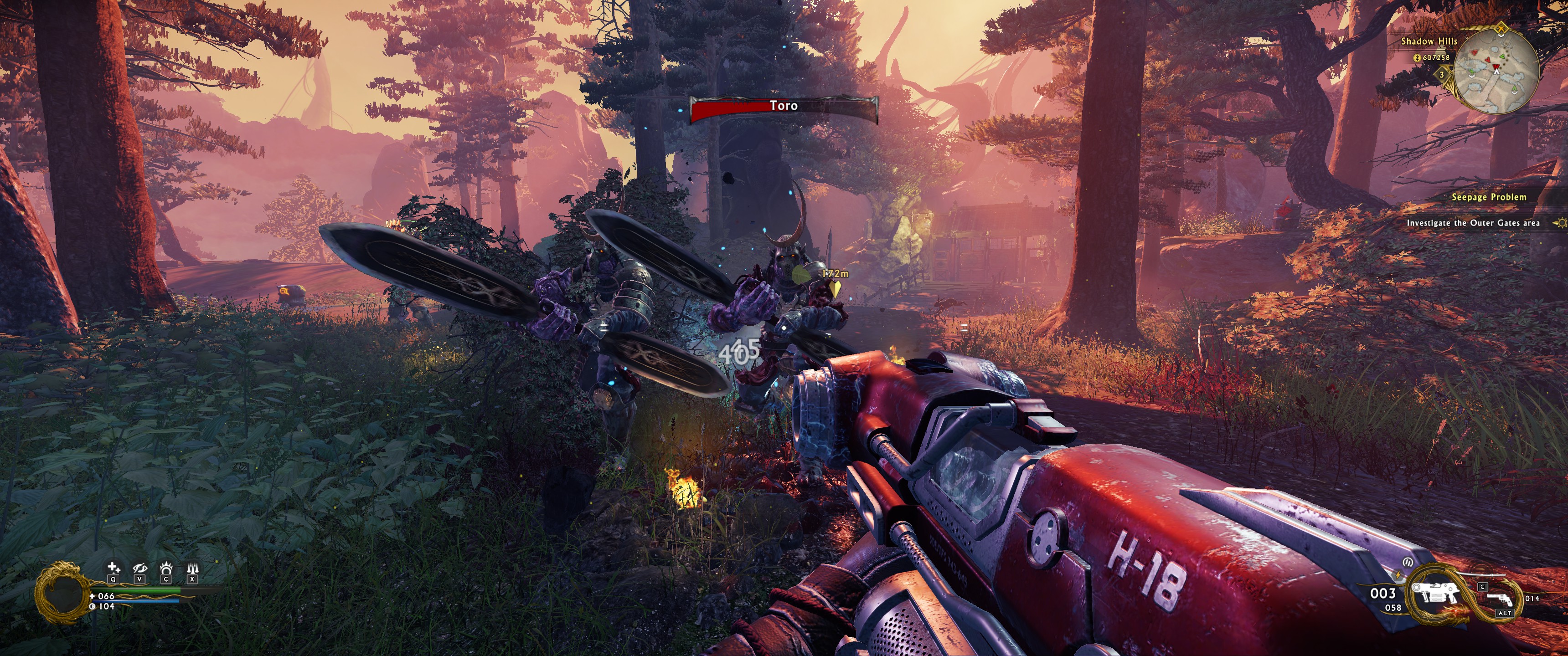Use the spiked ring burst ability

tap(165, 569)
